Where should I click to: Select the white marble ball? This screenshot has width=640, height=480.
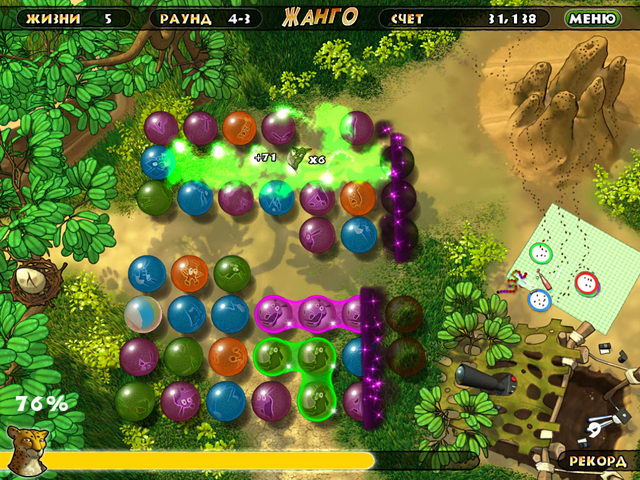tap(143, 314)
